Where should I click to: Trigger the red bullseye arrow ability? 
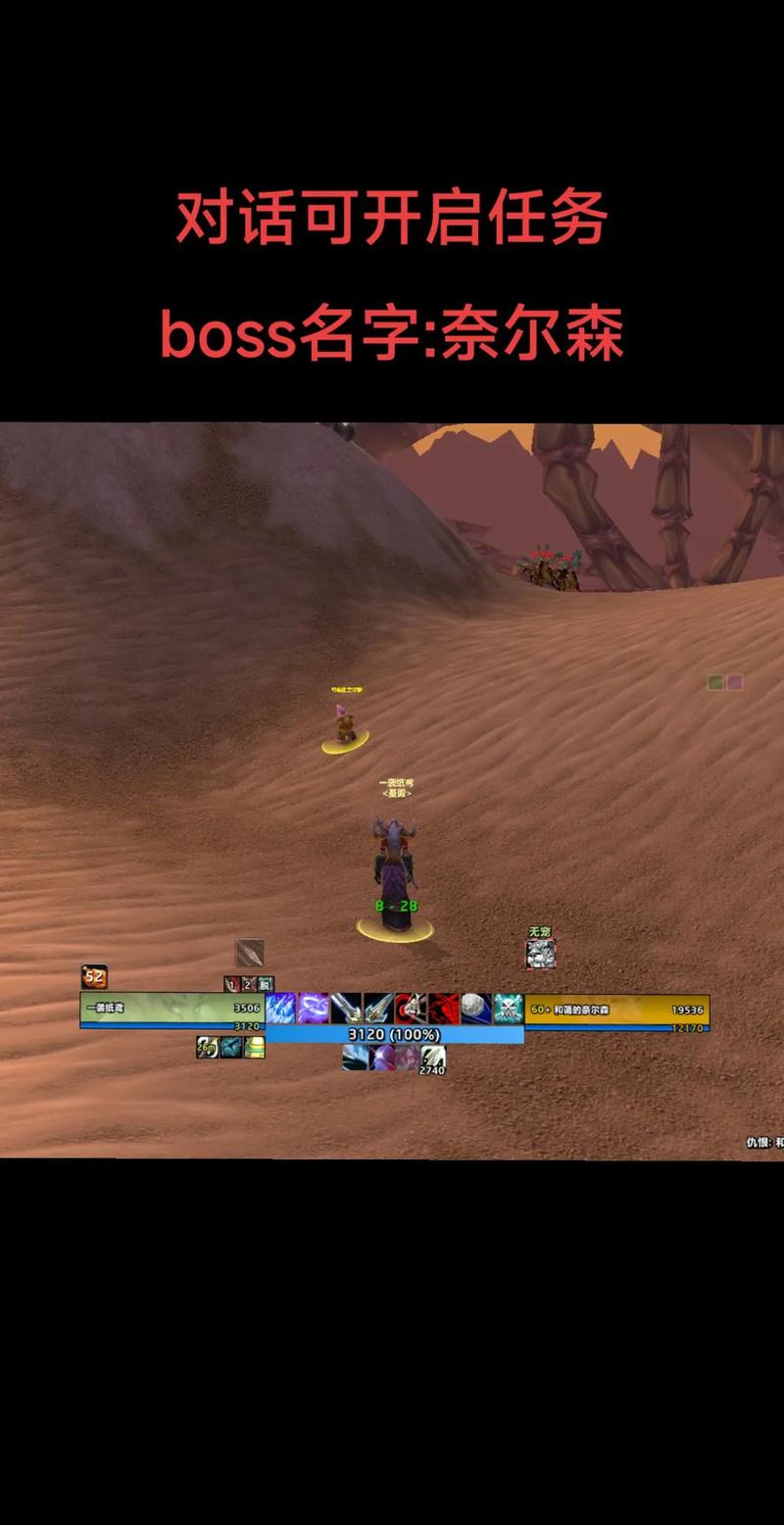click(411, 1008)
